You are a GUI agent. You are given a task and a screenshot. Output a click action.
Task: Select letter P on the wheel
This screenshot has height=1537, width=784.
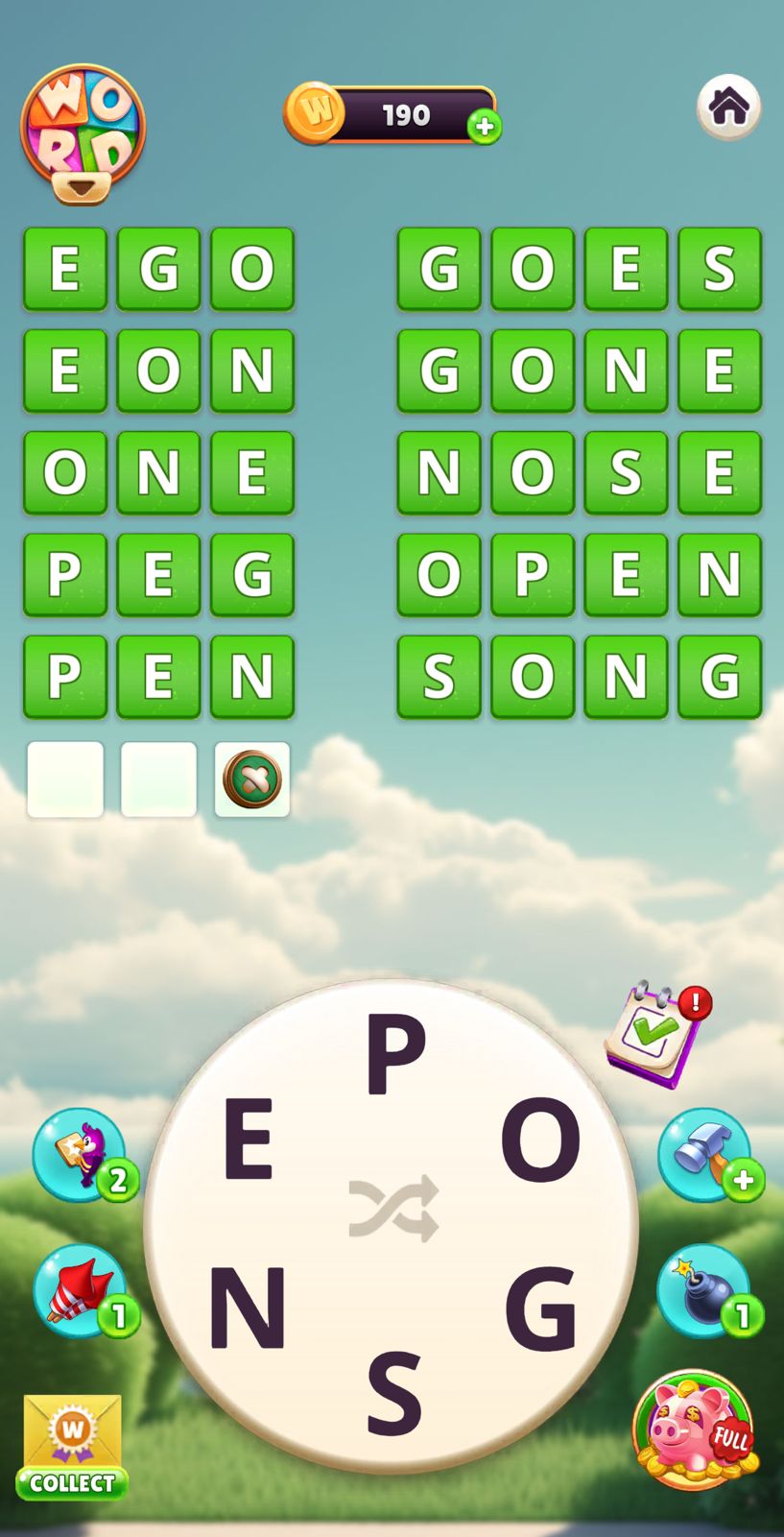pos(394,1055)
